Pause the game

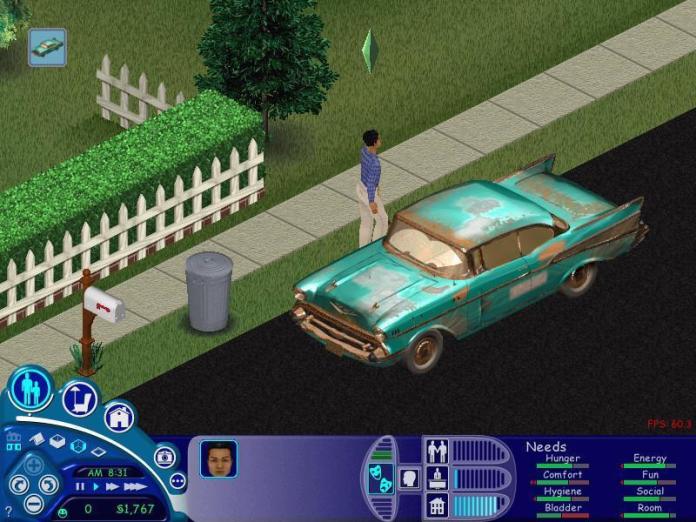coord(81,487)
